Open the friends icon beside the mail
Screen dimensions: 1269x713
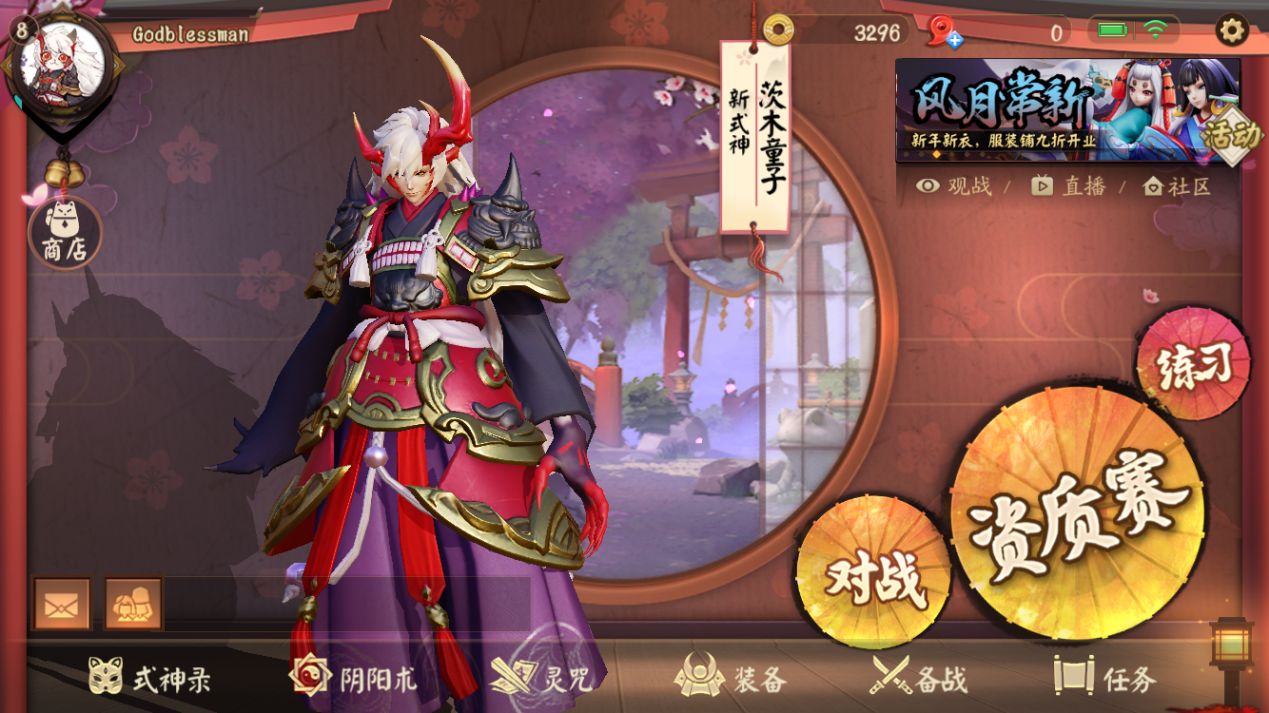[x=134, y=604]
